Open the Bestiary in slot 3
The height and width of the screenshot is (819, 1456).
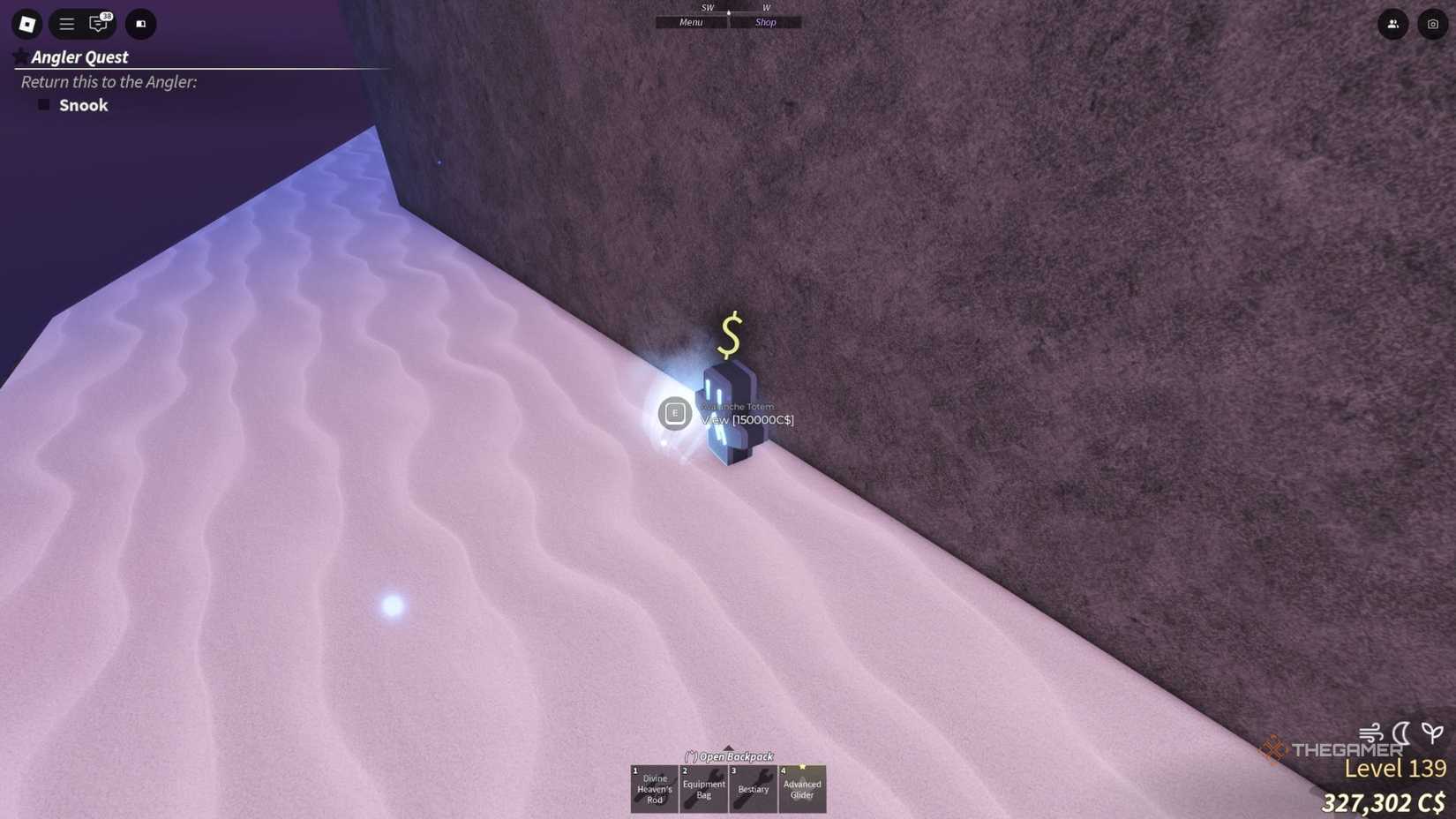click(753, 788)
